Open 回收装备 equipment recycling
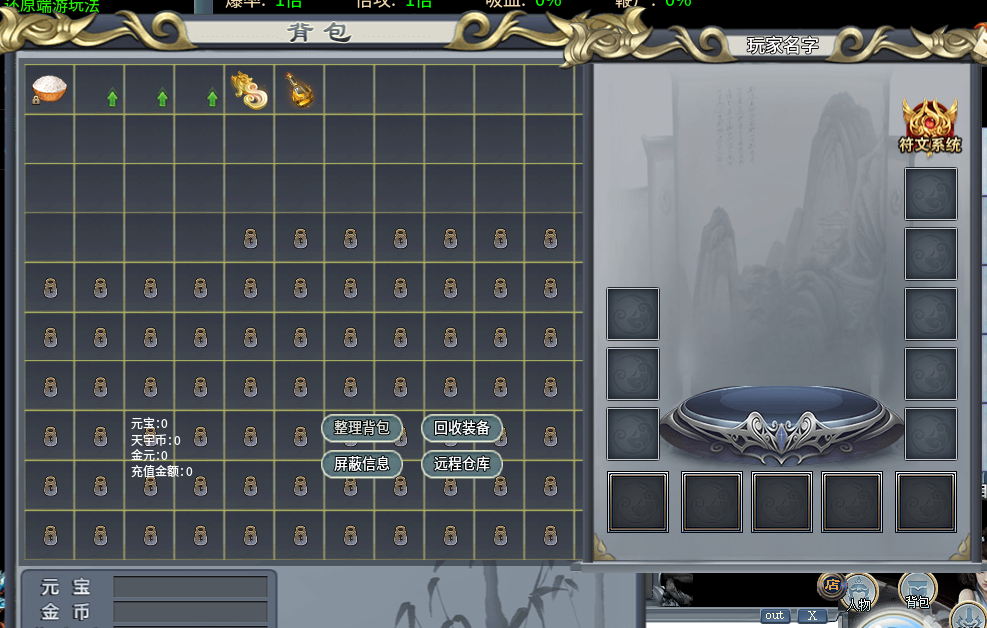This screenshot has height=628, width=987. tap(462, 428)
